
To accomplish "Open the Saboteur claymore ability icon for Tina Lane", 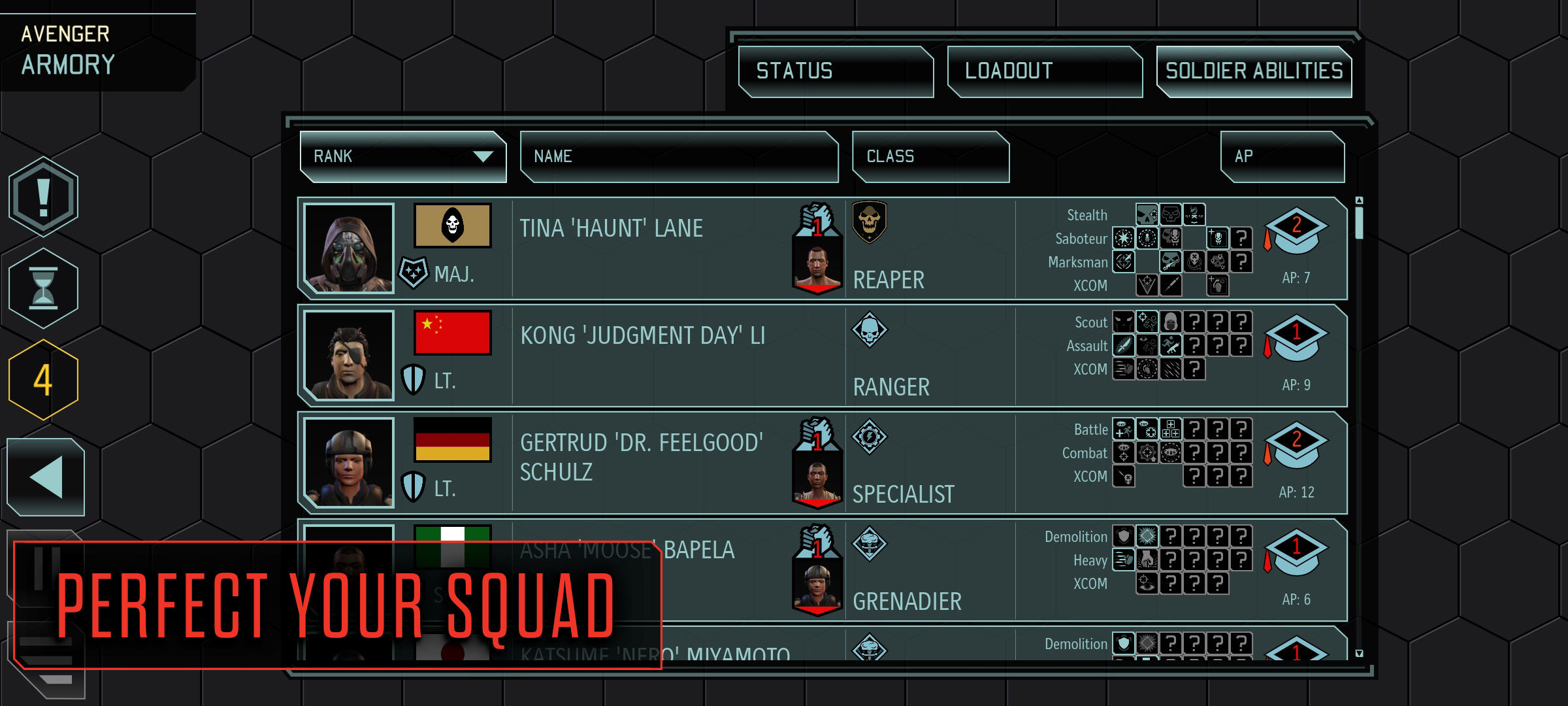I will point(1123,239).
